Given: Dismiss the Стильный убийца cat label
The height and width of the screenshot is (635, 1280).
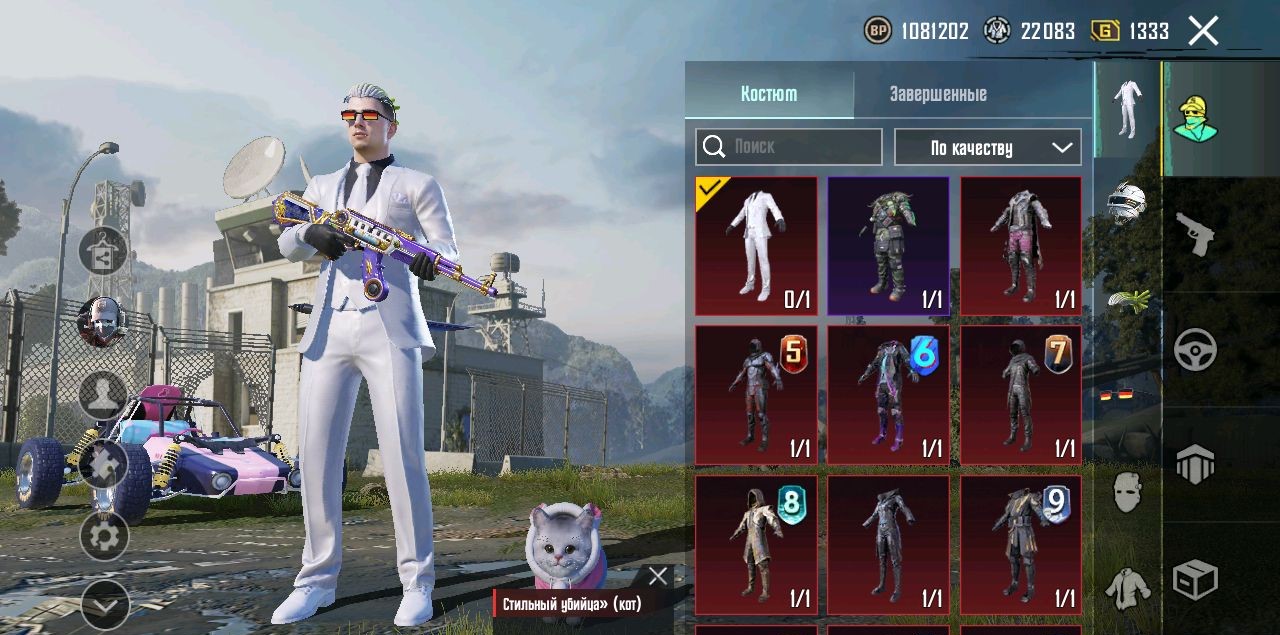Looking at the screenshot, I should point(657,576).
